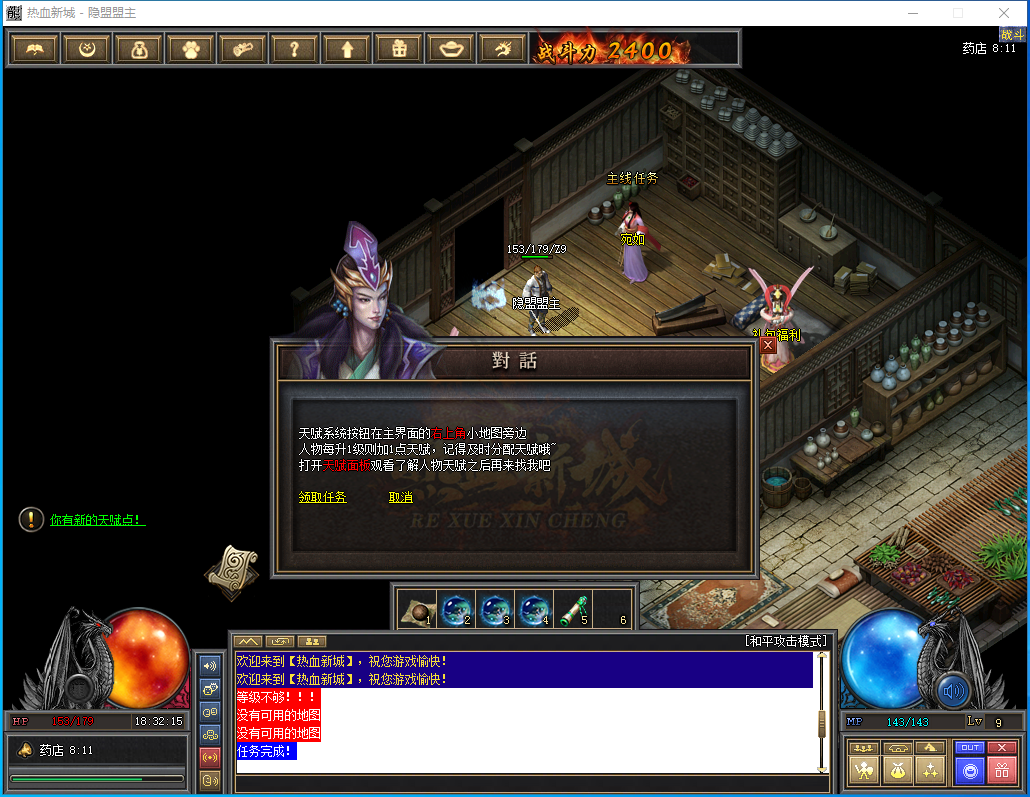Open the character warrior icon panel
Viewport: 1030px width, 797px height.
864,770
